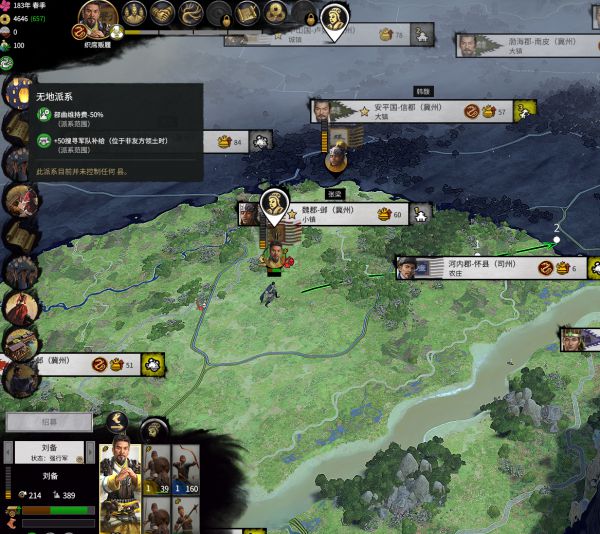Select the unit card with 160 troops

pyautogui.click(x=185, y=470)
